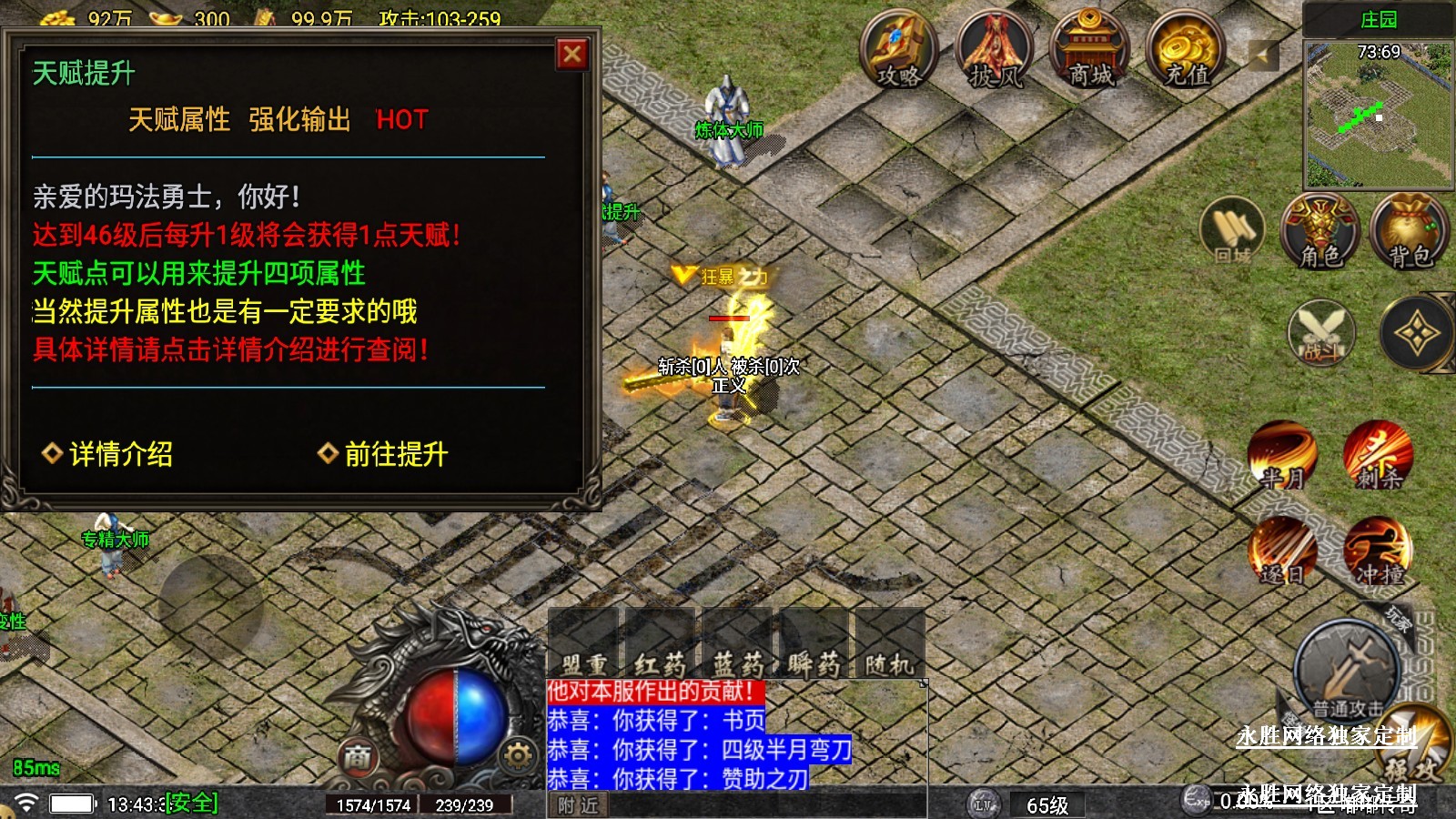Tap the 普通攻击 normal attack button

pyautogui.click(x=1347, y=671)
